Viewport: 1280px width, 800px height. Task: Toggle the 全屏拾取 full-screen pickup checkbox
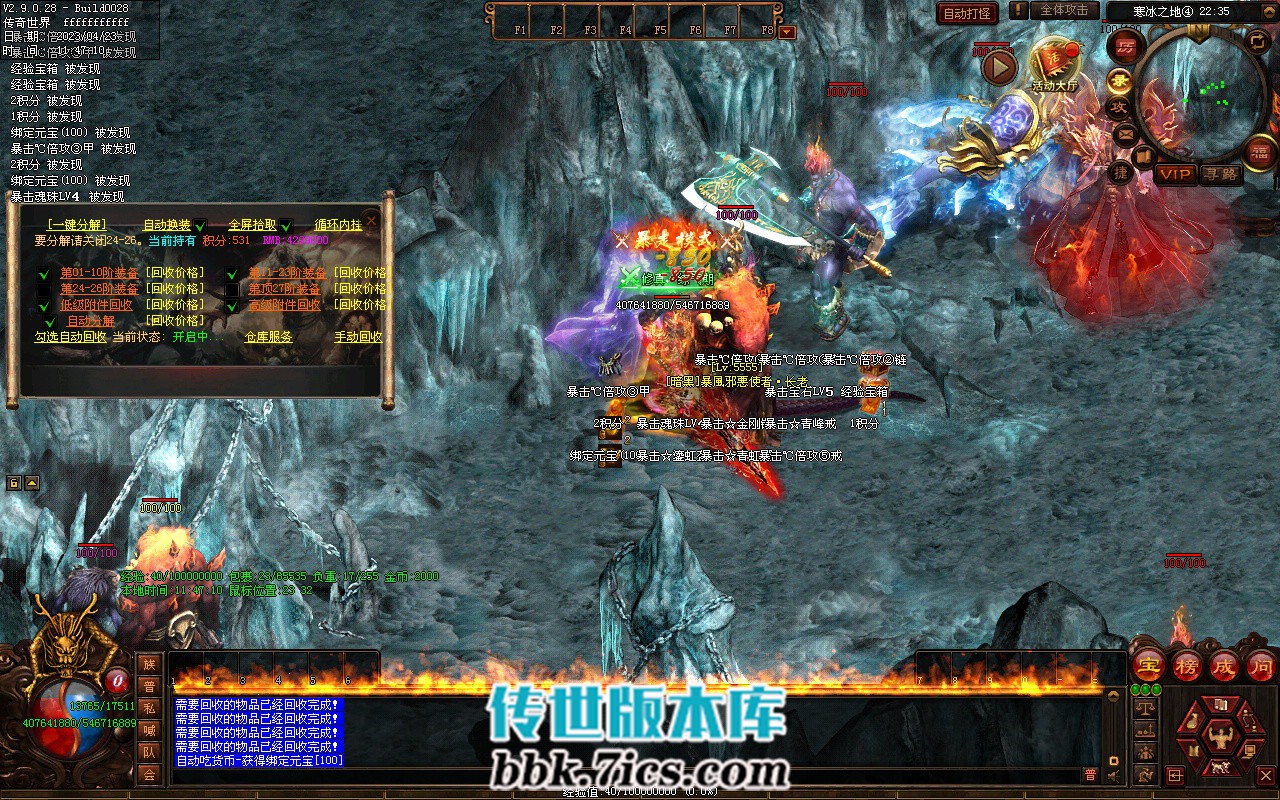(x=286, y=226)
